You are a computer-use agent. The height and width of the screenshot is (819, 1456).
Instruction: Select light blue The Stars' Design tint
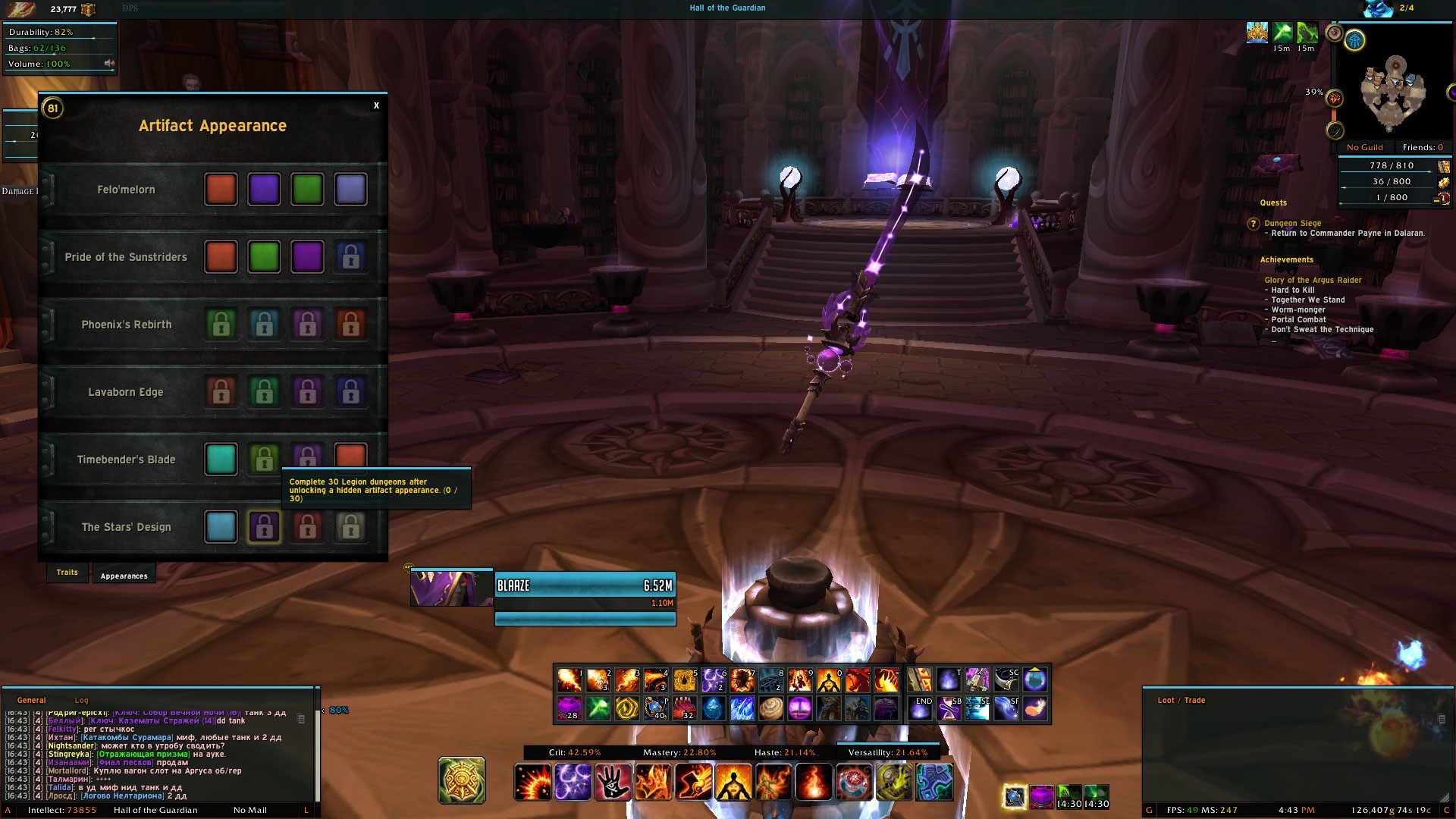(x=221, y=527)
